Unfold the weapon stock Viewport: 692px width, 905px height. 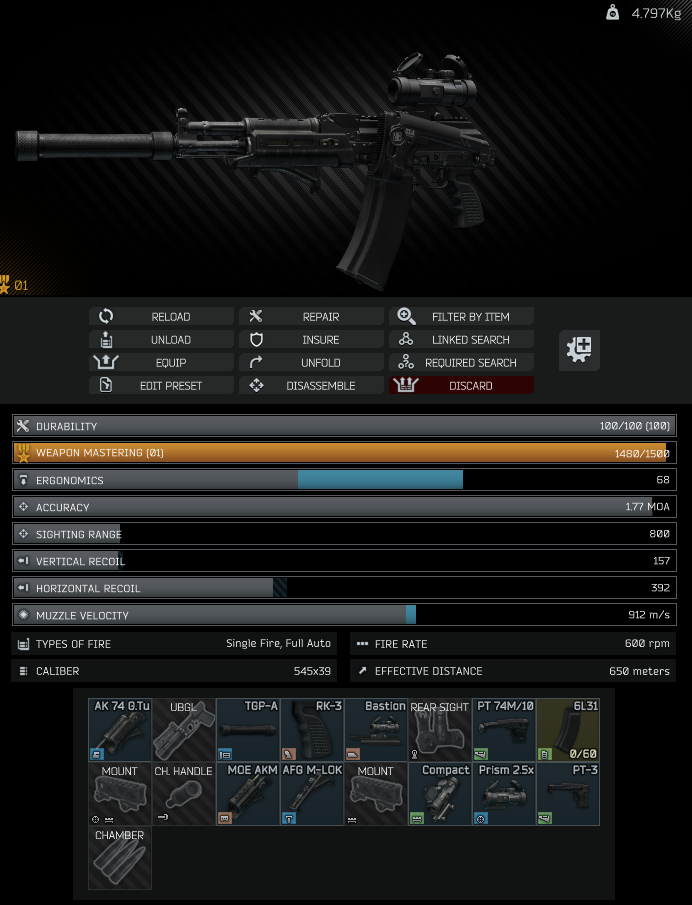click(x=311, y=363)
